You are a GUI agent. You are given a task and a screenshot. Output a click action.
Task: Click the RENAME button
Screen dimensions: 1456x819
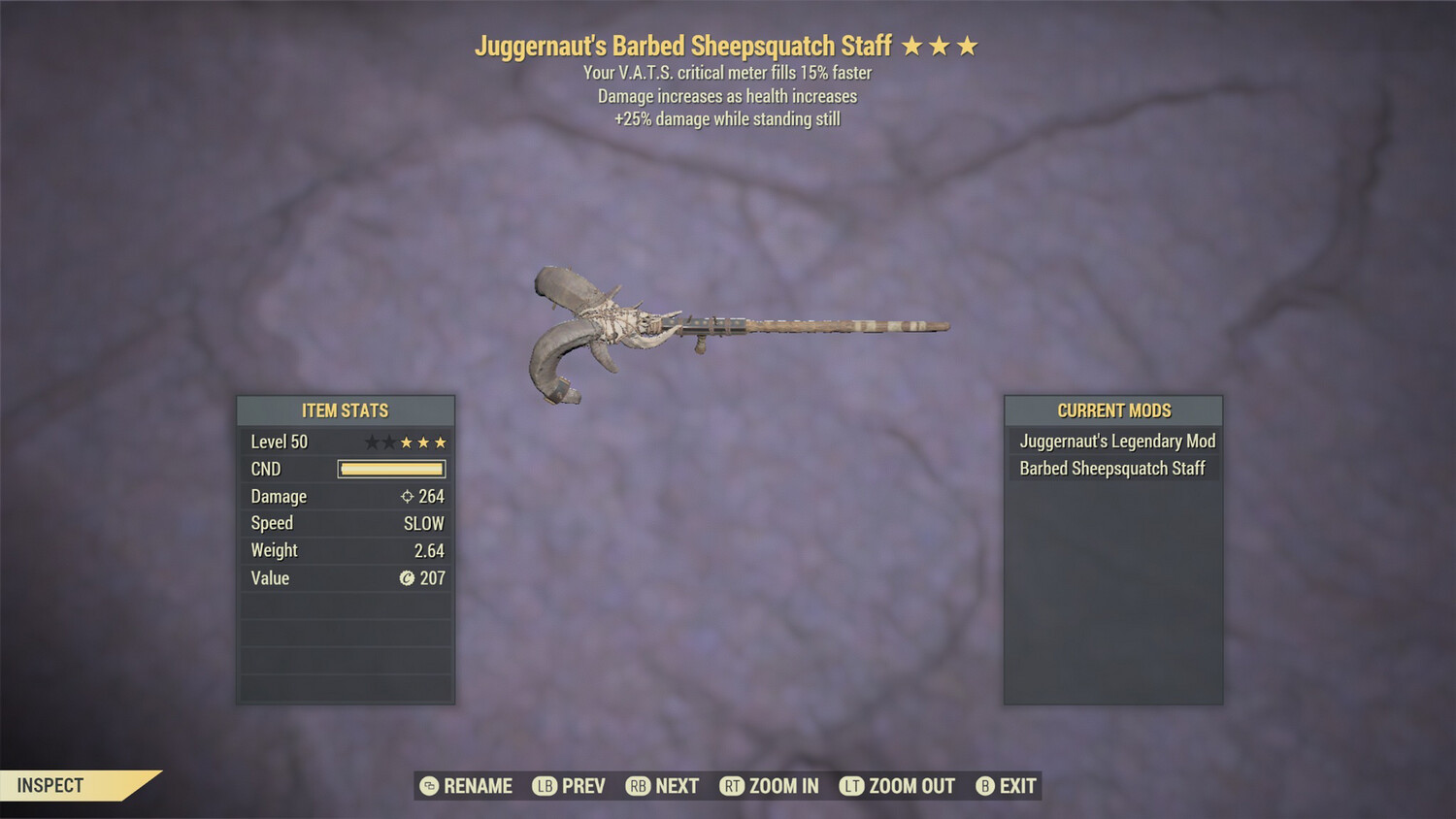tap(467, 786)
